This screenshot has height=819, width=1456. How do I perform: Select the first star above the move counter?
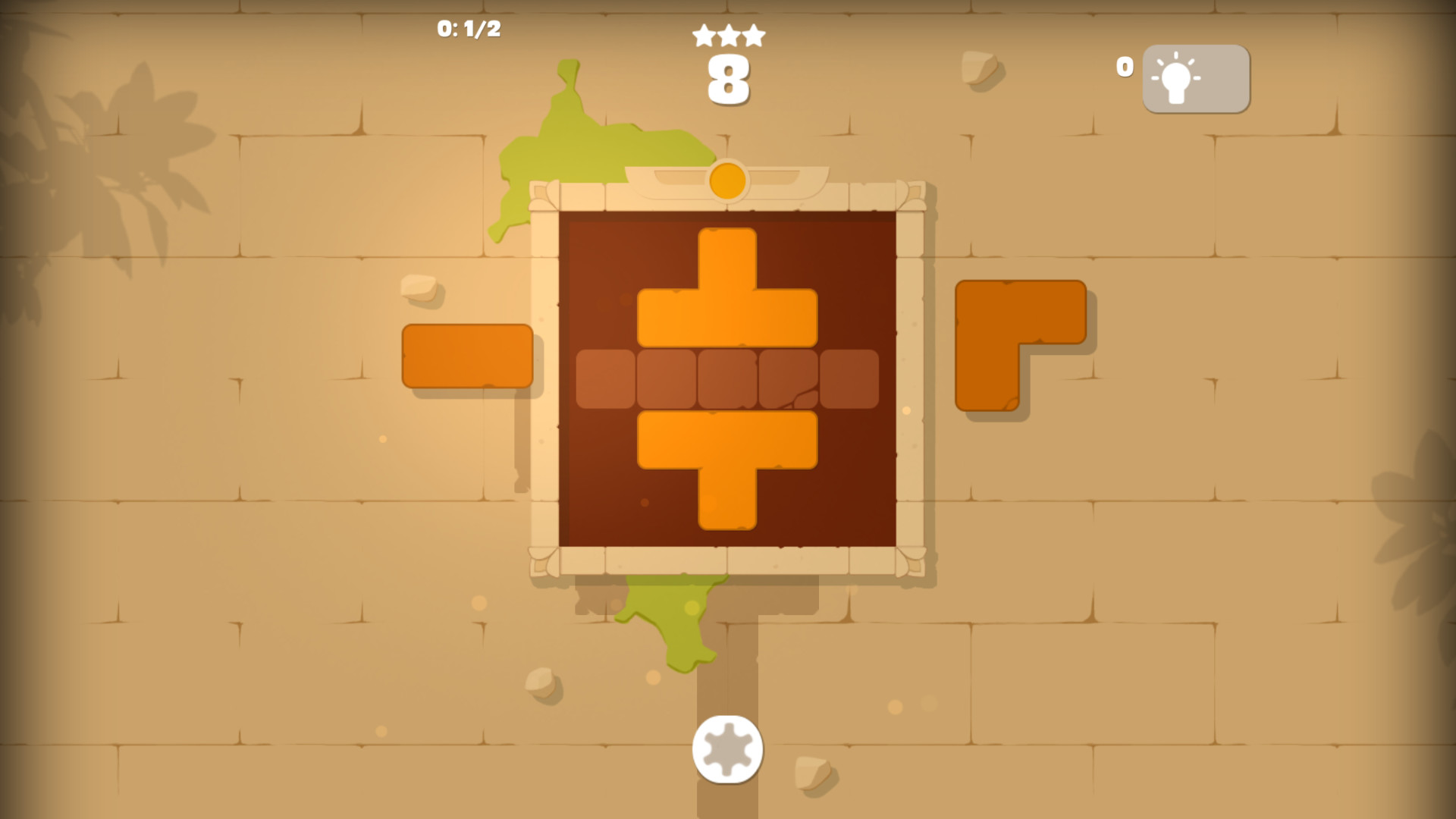pos(701,34)
